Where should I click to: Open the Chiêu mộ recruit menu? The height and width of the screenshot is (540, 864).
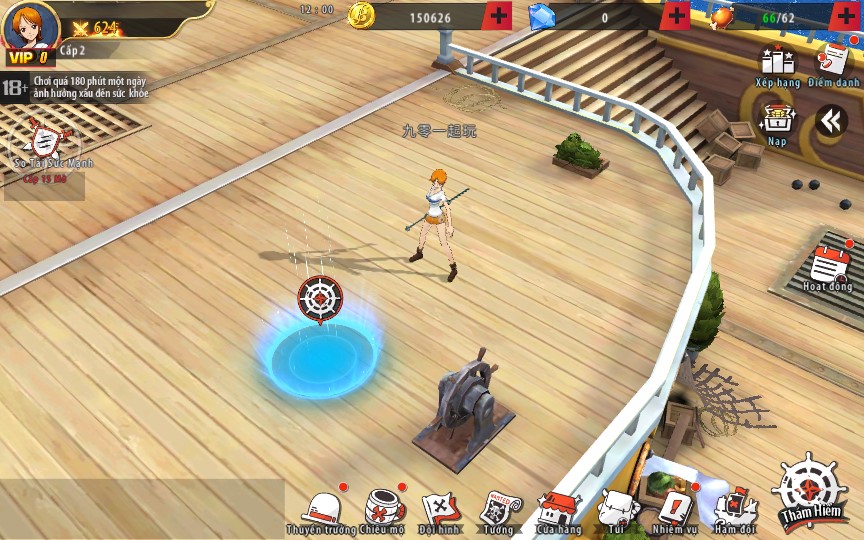click(383, 509)
